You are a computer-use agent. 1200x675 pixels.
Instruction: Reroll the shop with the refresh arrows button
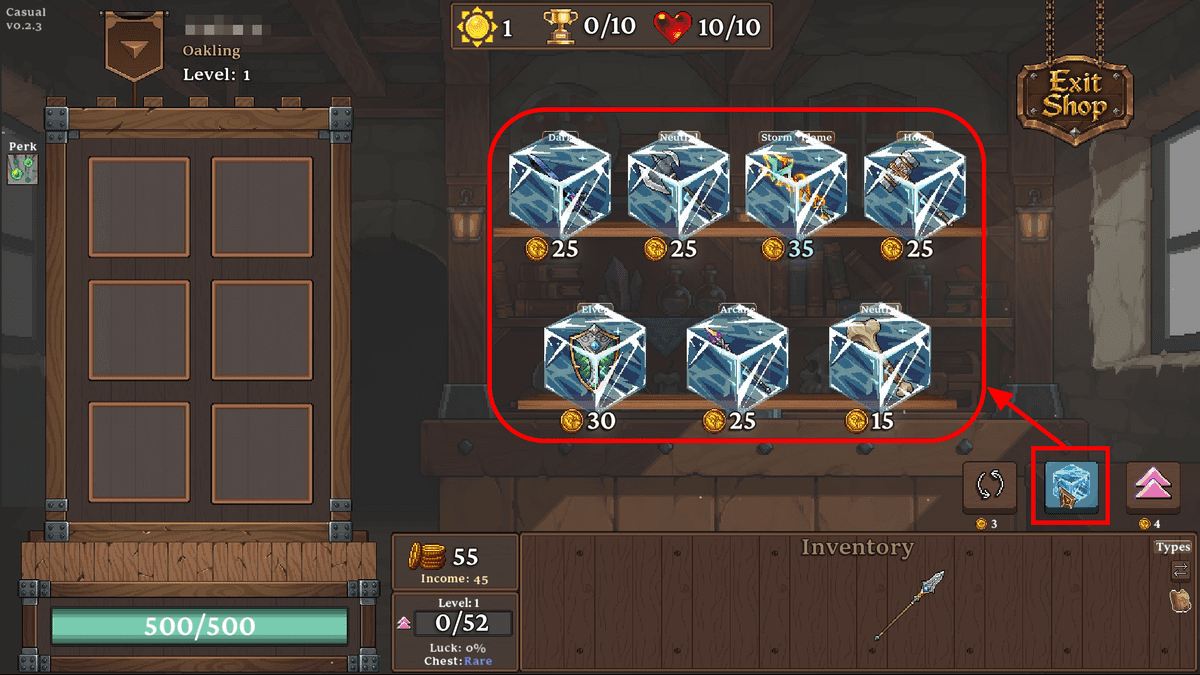point(990,488)
